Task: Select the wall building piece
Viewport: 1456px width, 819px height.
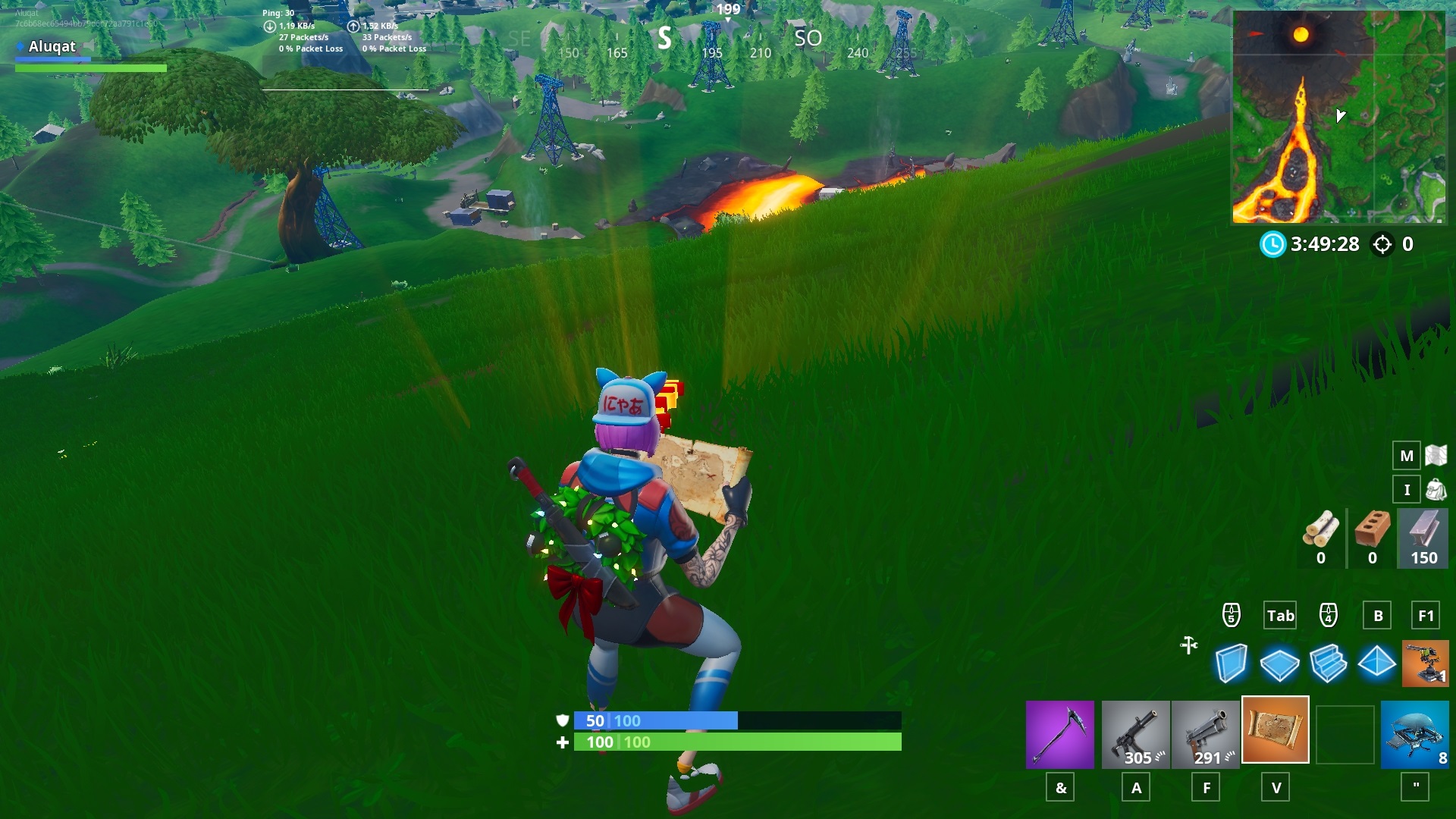Action: coord(1232,664)
